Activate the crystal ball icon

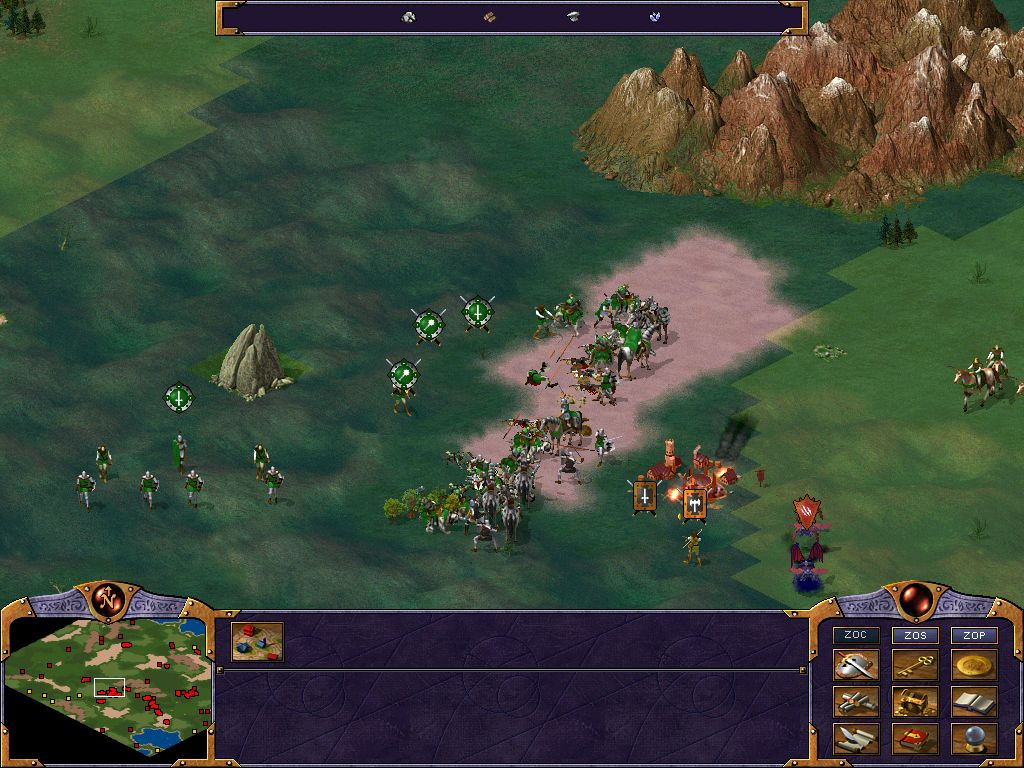pyautogui.click(x=974, y=739)
